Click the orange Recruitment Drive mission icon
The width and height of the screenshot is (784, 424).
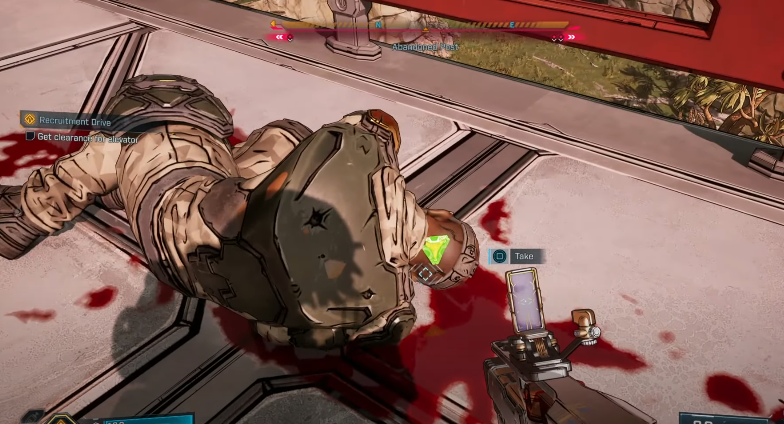point(29,119)
